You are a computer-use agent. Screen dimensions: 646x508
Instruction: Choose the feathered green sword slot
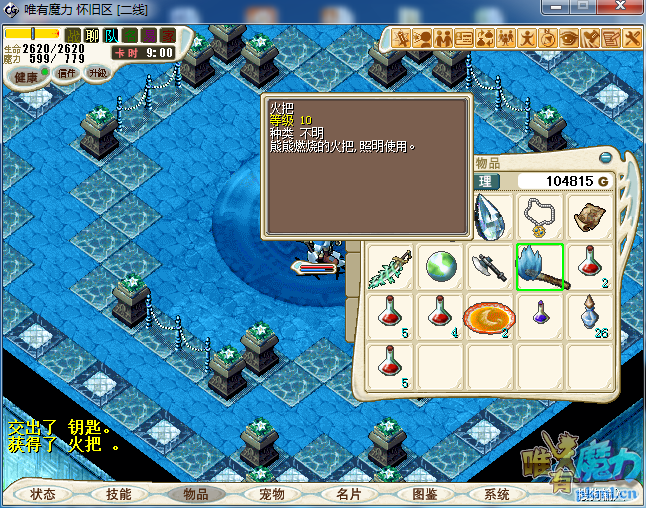[390, 268]
